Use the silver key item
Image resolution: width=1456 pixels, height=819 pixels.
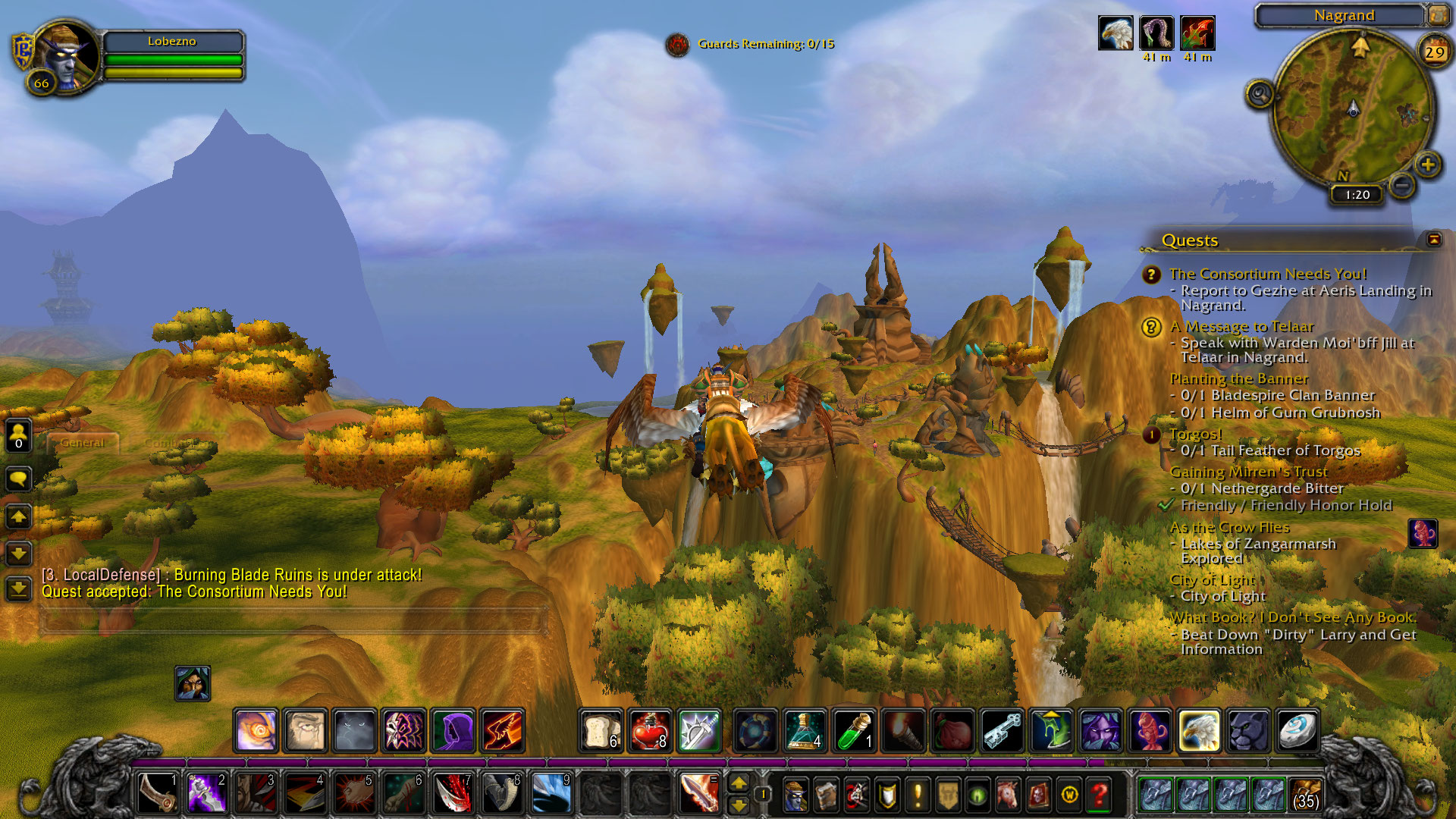coord(1002,731)
